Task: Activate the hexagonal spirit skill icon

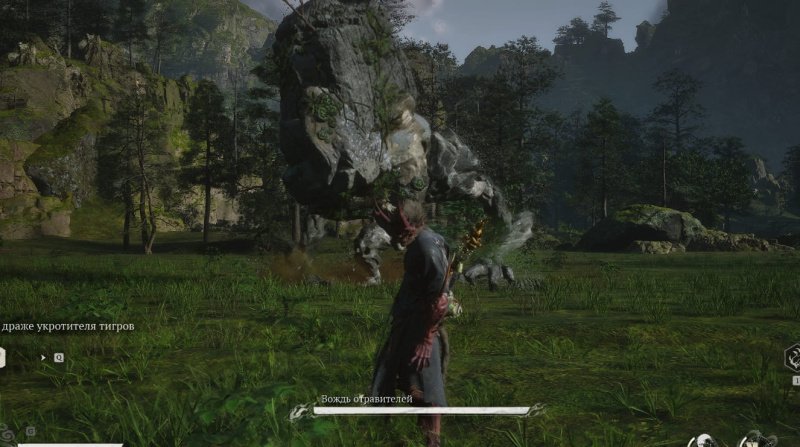Action: (791, 357)
